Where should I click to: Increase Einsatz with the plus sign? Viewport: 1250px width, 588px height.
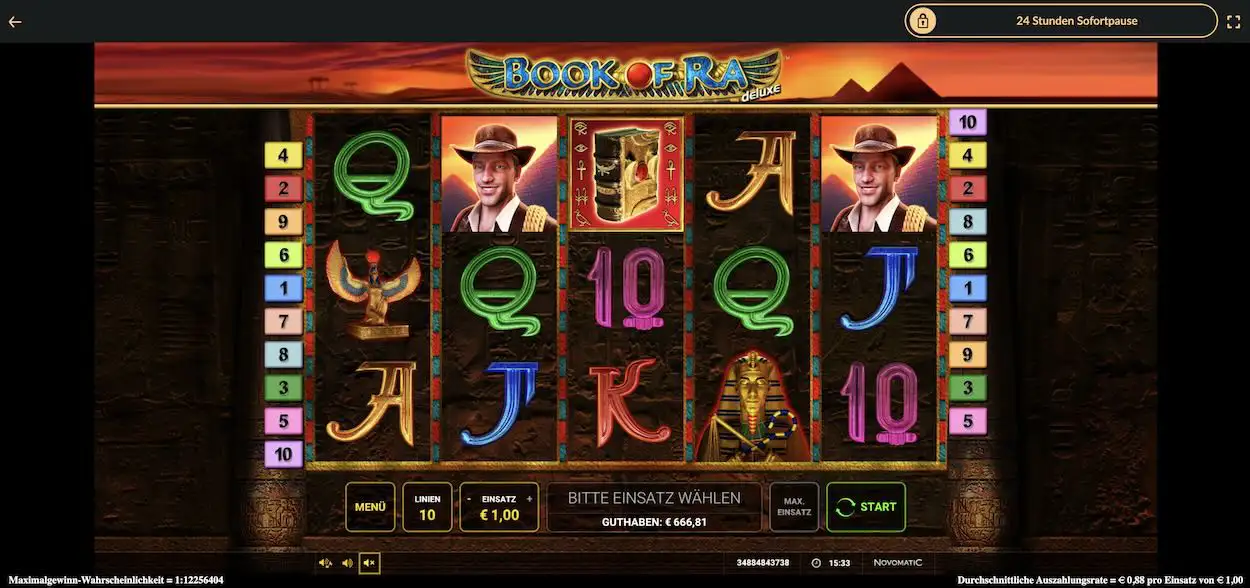click(x=529, y=498)
